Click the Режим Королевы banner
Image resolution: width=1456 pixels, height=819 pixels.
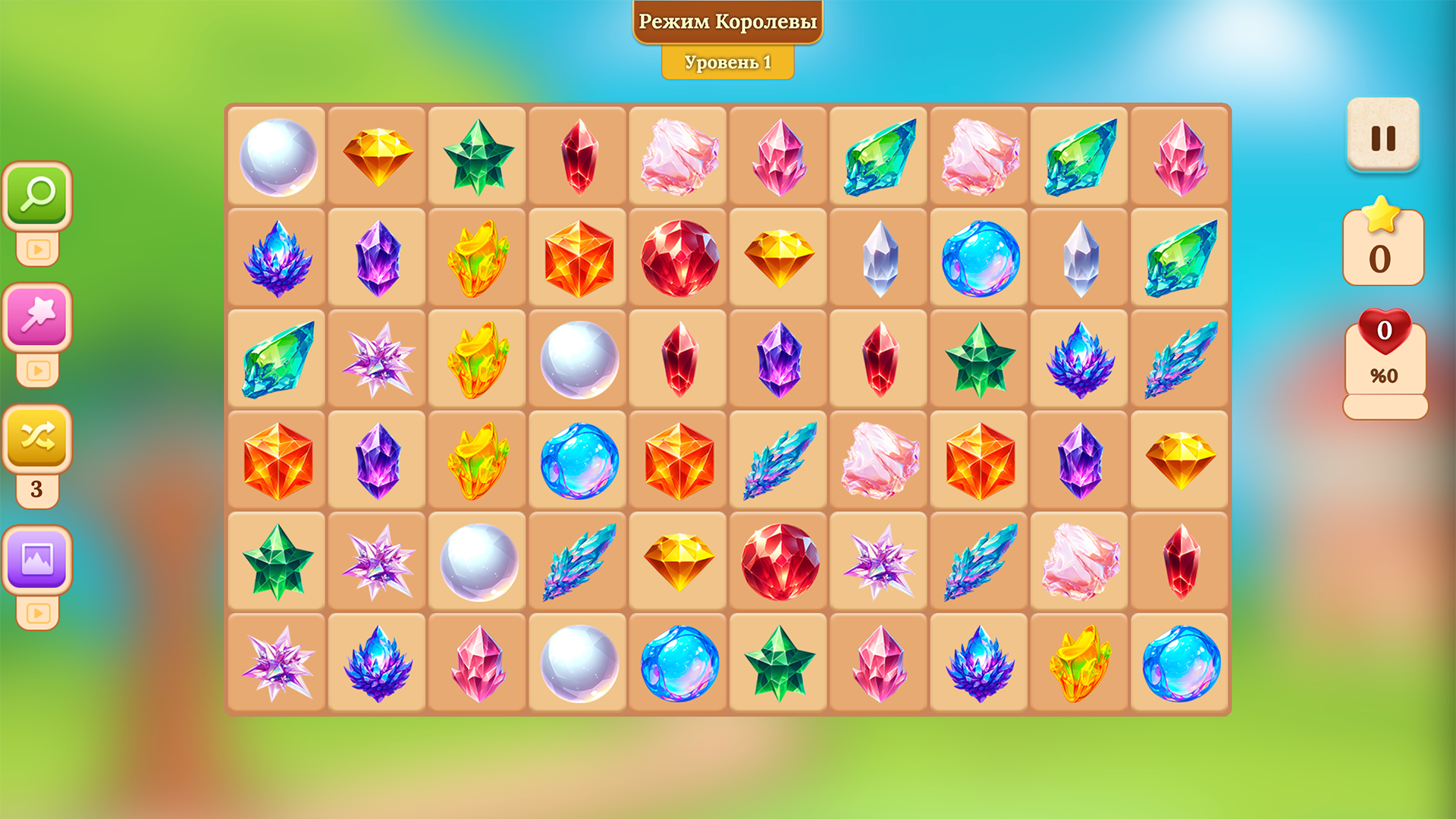728,22
